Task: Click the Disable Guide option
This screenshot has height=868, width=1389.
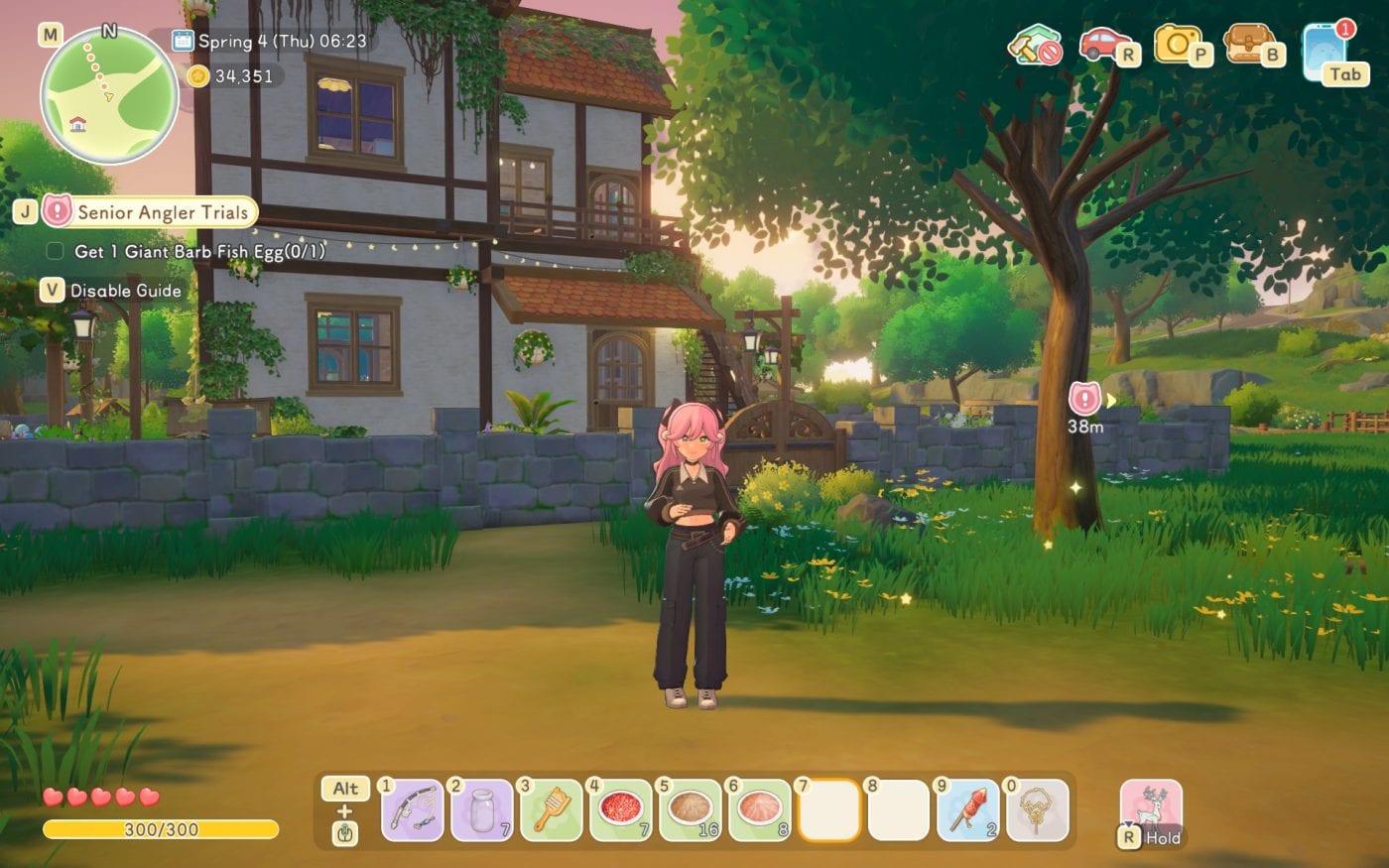Action: pyautogui.click(x=125, y=291)
